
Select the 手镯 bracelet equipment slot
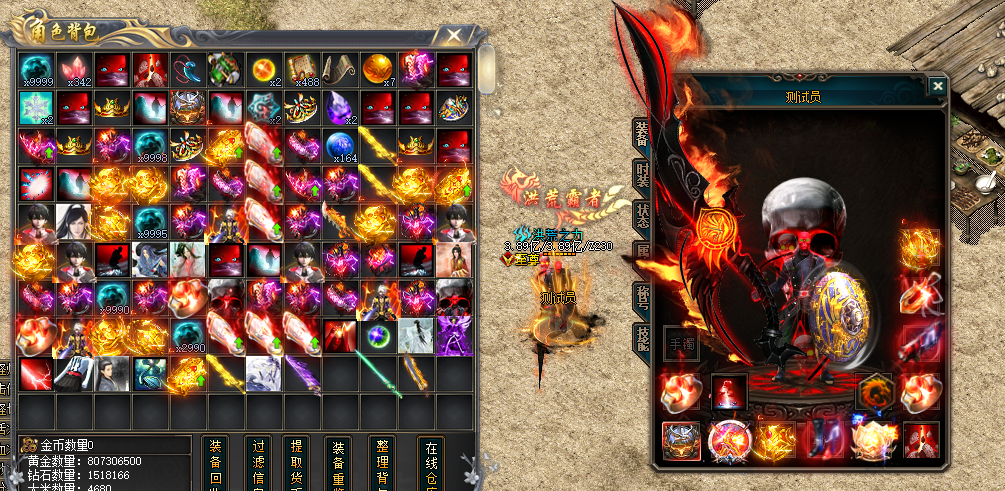[682, 343]
